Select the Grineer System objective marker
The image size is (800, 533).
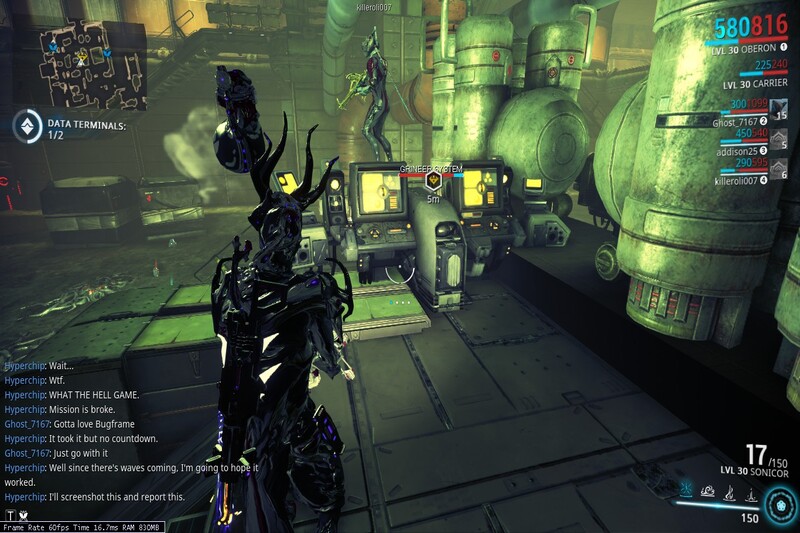click(433, 181)
